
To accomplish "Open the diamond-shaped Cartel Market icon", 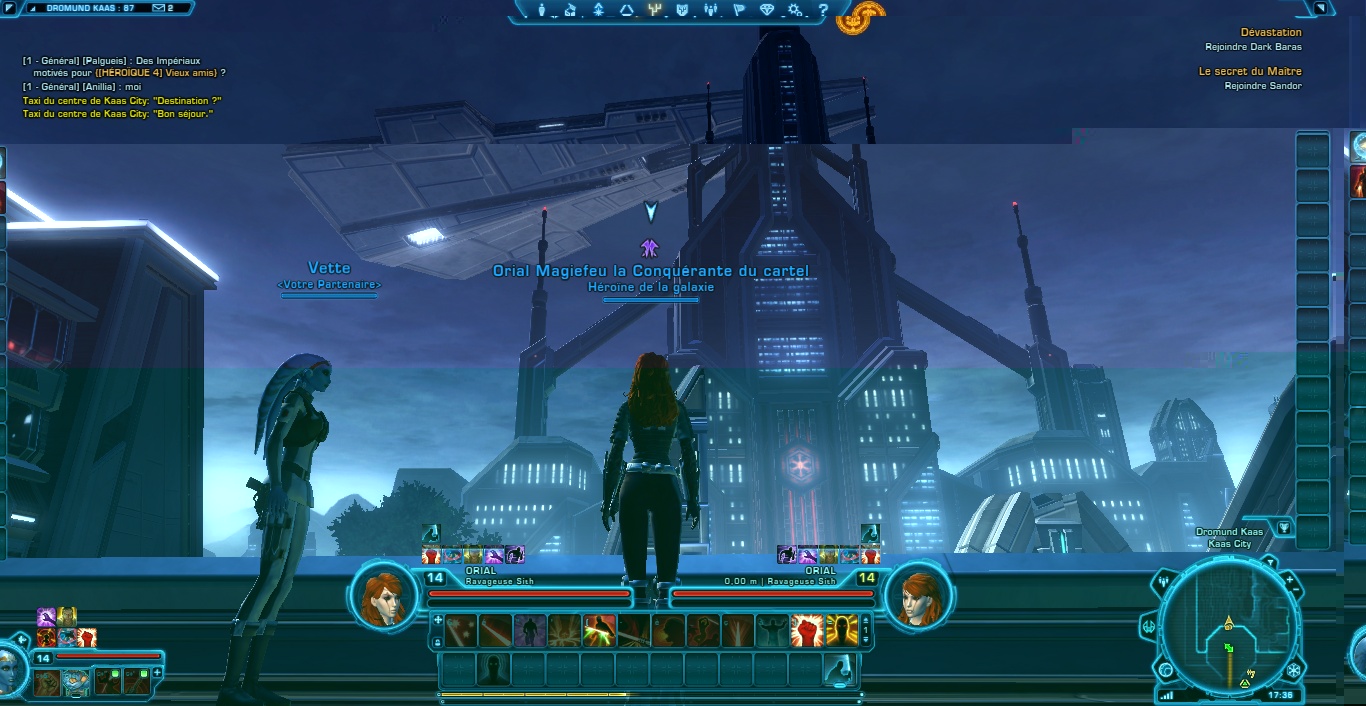I will tap(767, 10).
